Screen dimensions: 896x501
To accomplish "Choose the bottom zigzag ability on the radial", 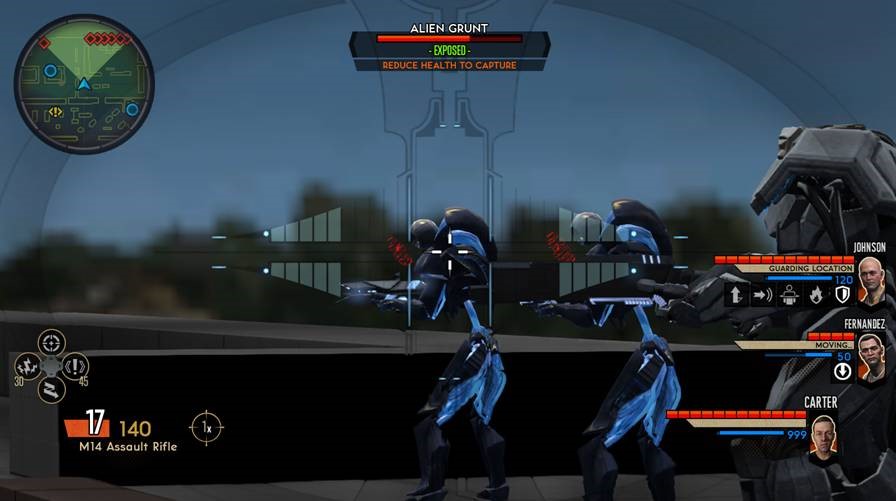I will point(51,388).
